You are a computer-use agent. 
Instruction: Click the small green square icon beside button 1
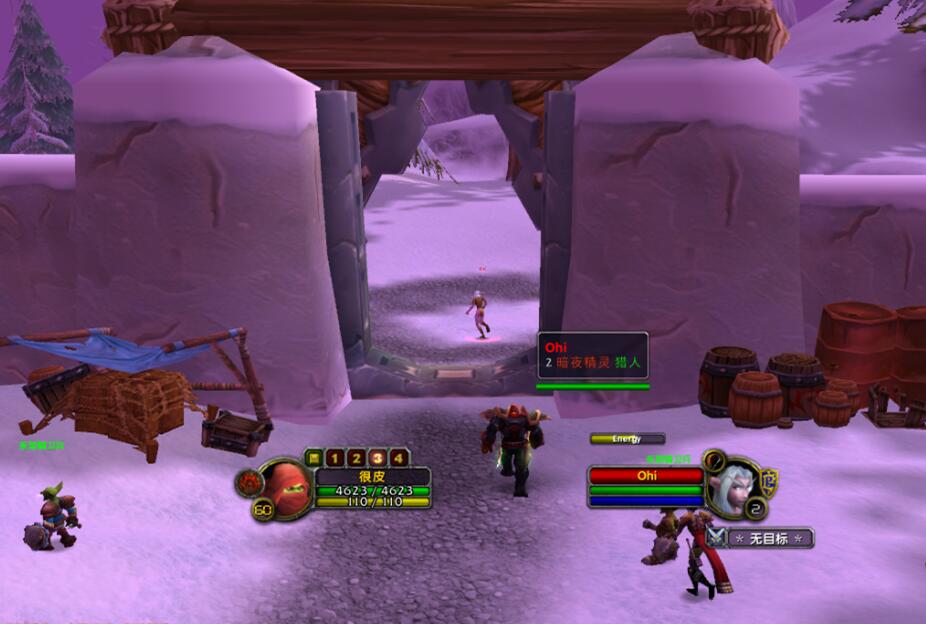pyautogui.click(x=312, y=458)
